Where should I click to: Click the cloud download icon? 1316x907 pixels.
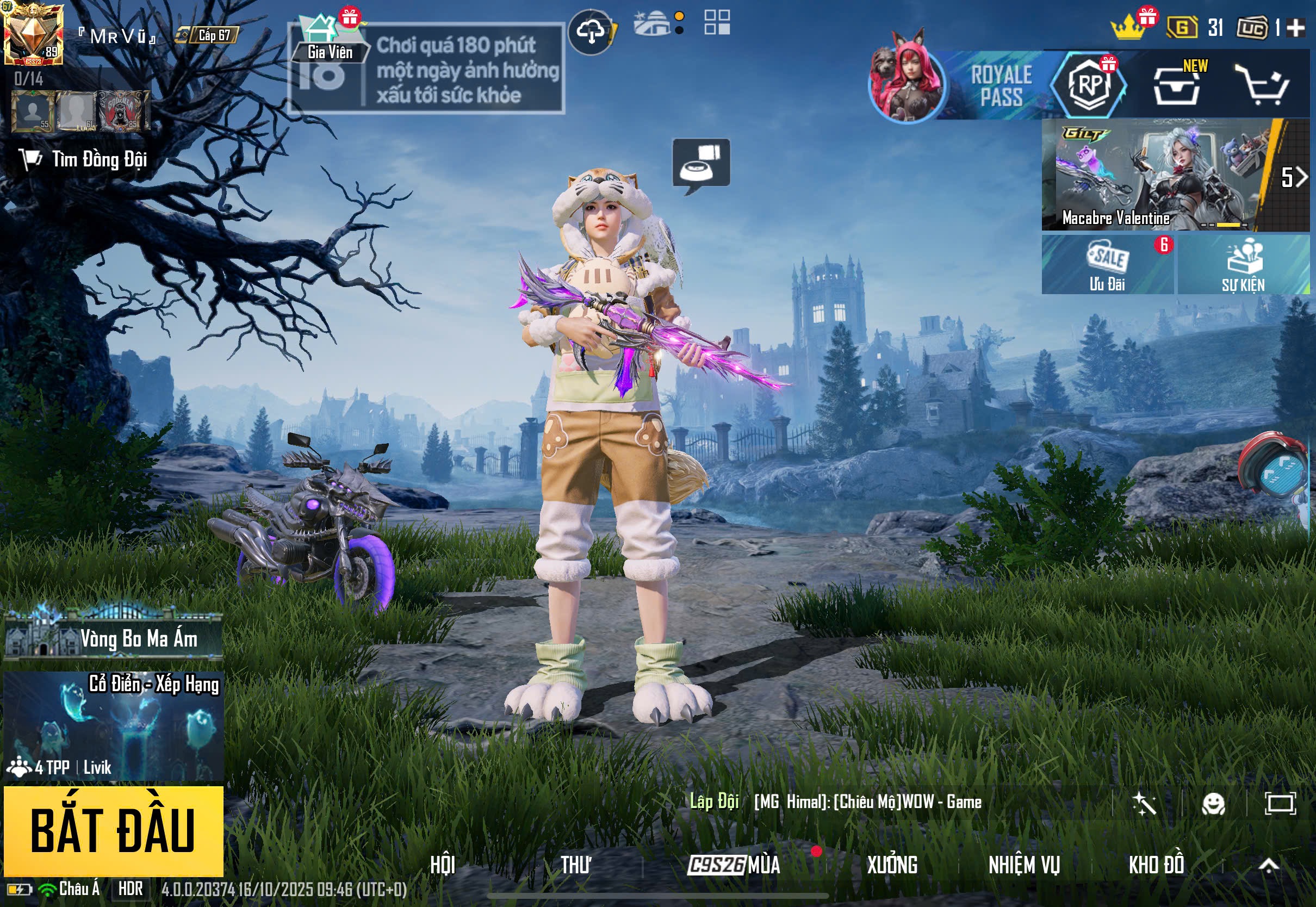pyautogui.click(x=591, y=33)
